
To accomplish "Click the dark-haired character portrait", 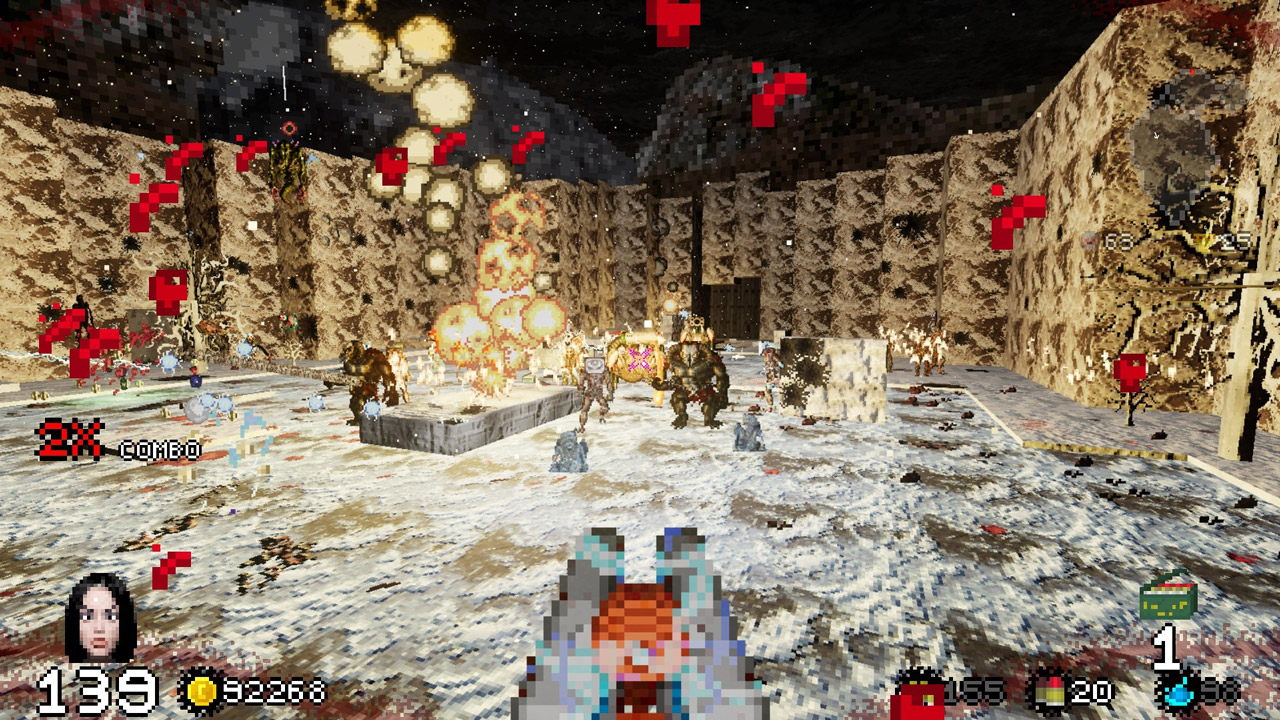I will tap(99, 618).
